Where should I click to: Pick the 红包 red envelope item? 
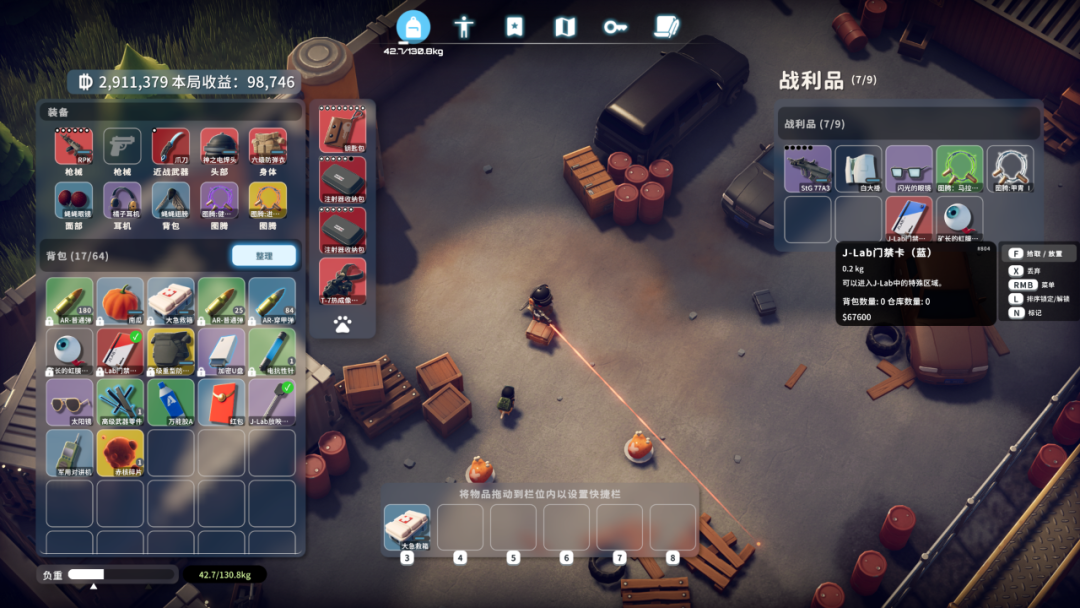(x=221, y=402)
